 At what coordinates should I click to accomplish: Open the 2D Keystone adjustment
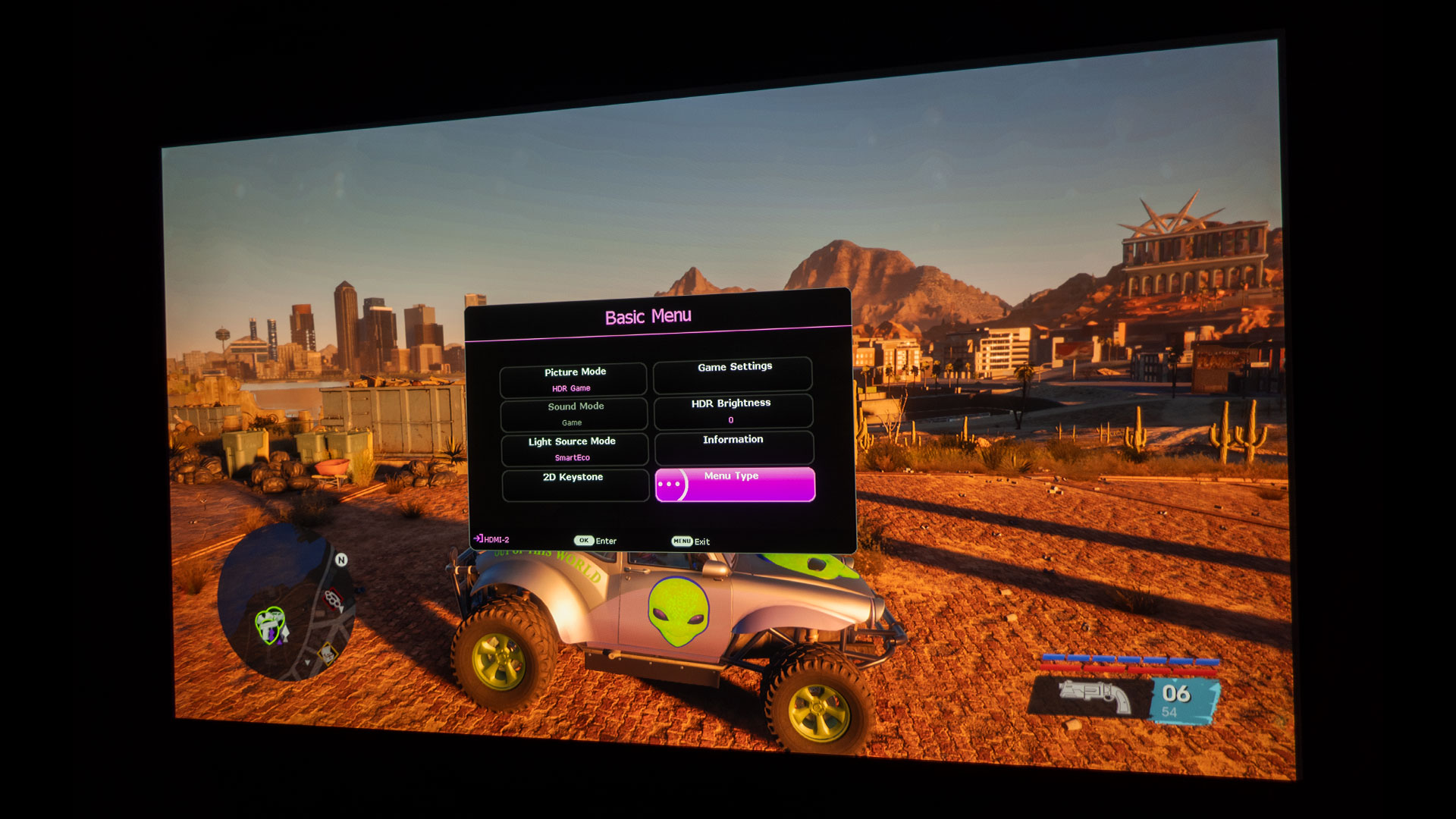point(575,485)
